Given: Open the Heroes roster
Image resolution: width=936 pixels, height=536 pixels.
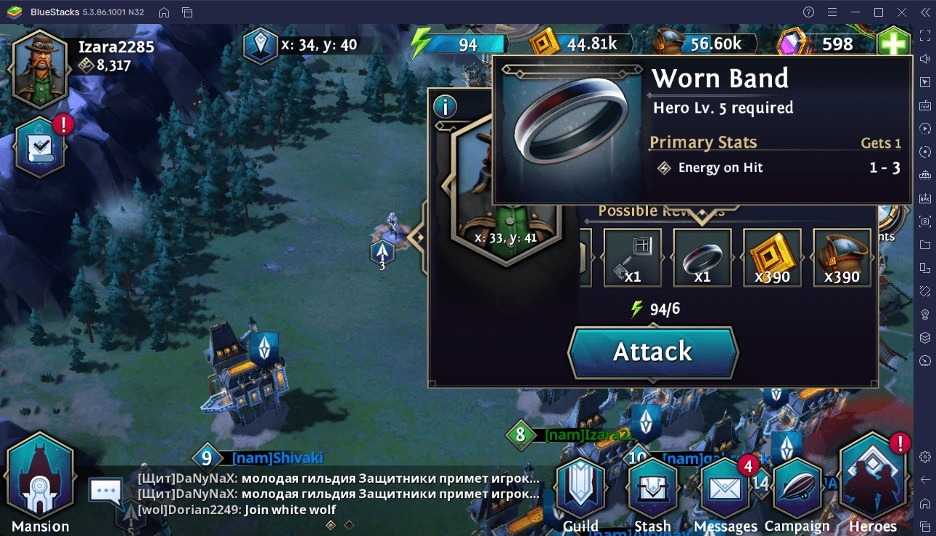Looking at the screenshot, I should (x=872, y=484).
